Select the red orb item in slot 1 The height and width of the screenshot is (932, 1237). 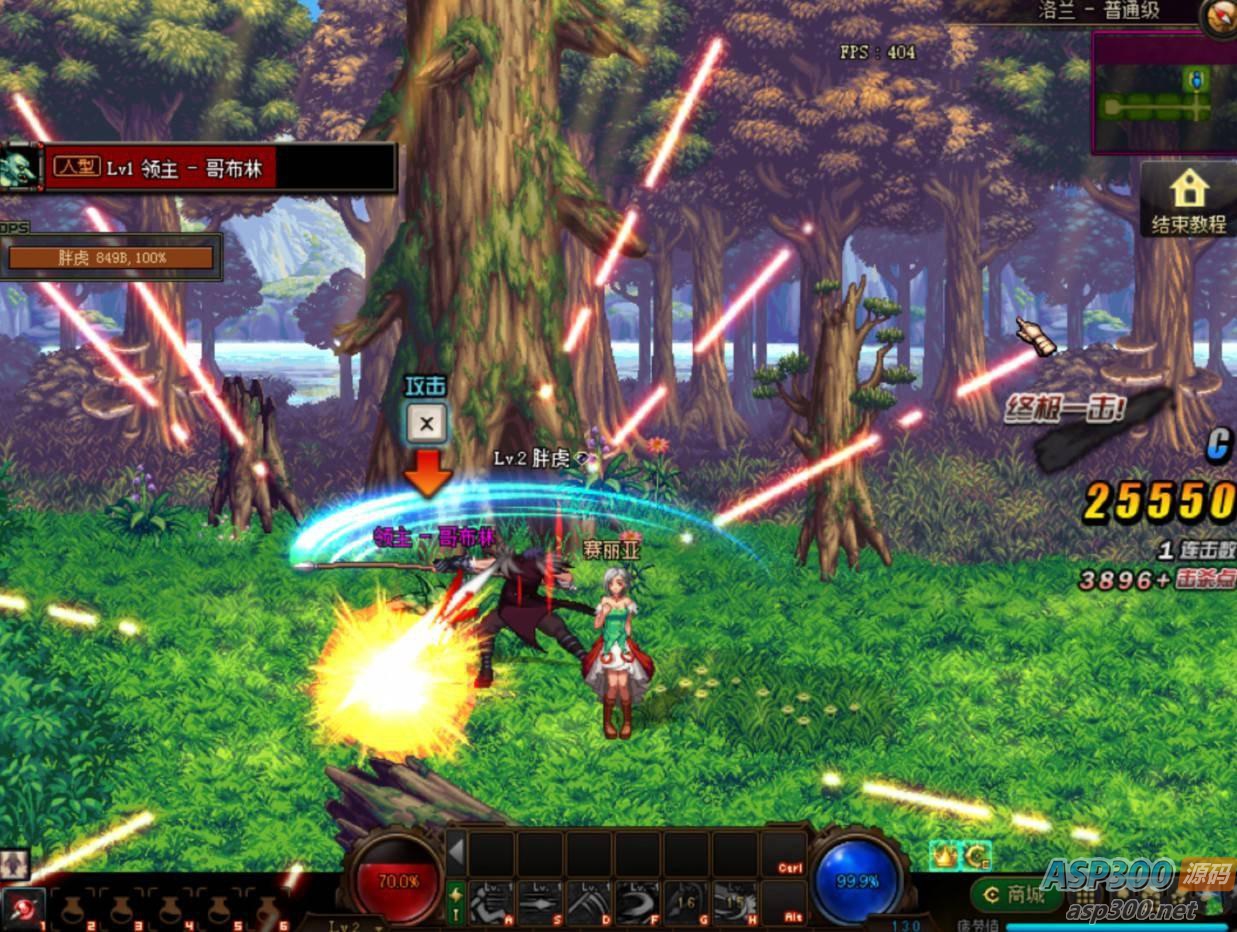[25, 908]
